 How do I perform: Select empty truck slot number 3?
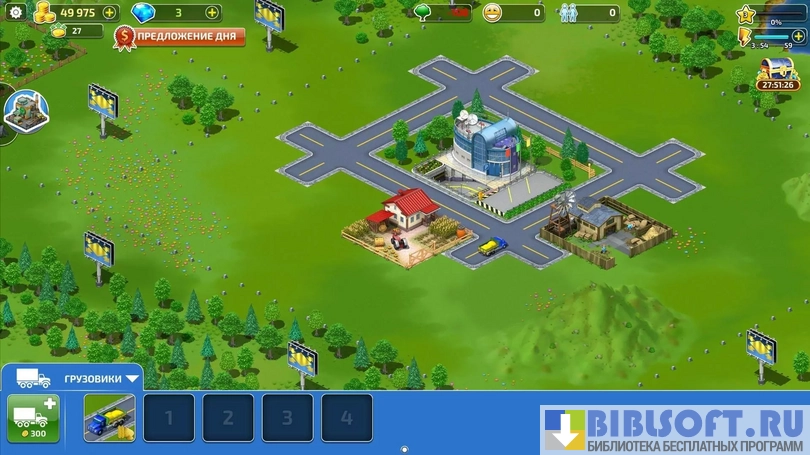pyautogui.click(x=288, y=418)
